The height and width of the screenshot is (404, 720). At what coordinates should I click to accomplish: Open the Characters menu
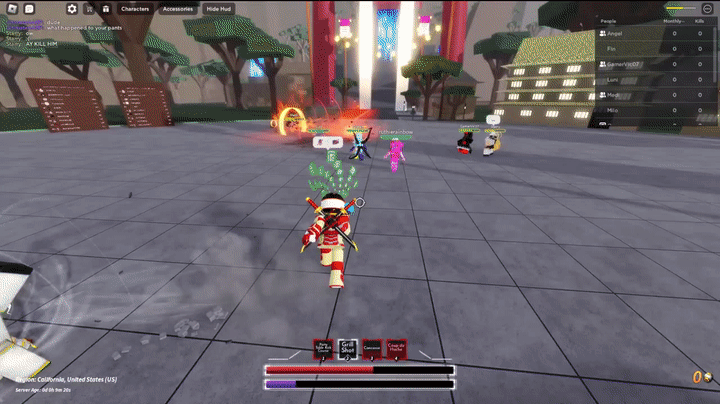tap(134, 8)
